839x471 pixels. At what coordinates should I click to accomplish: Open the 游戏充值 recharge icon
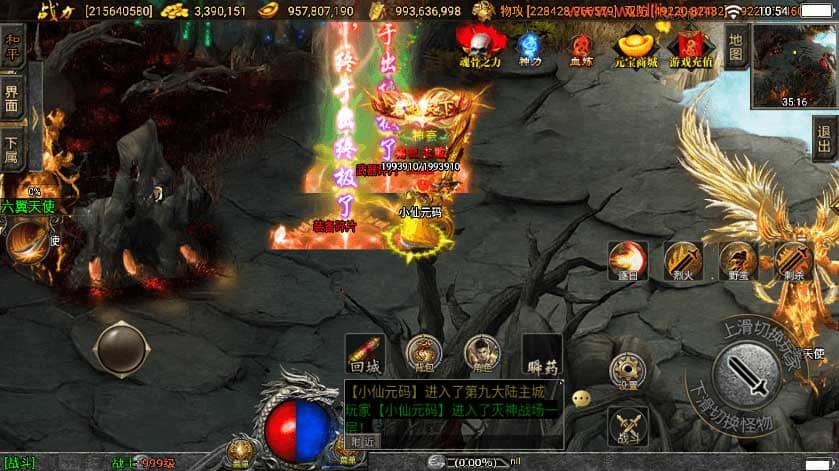[692, 46]
